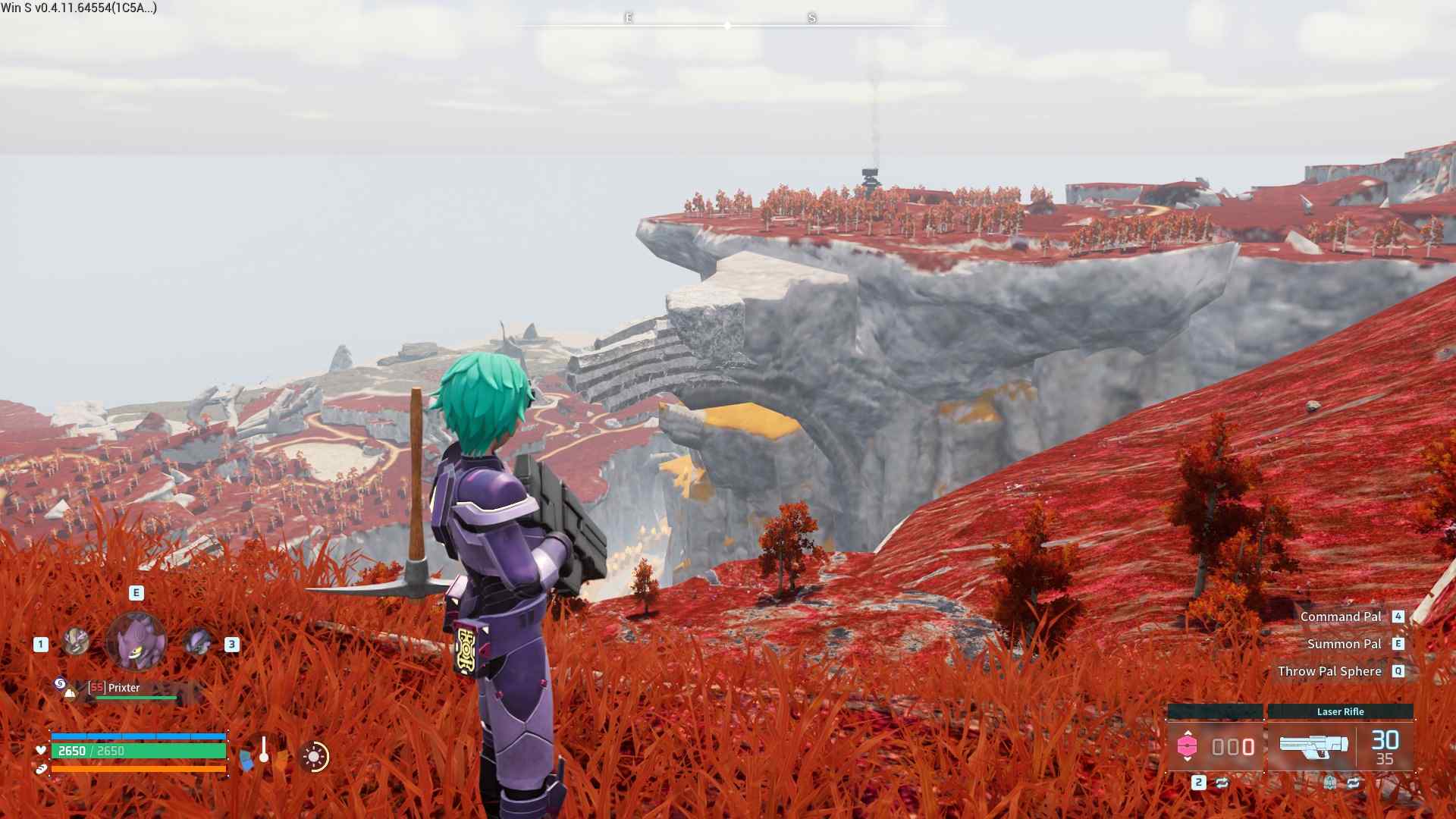Expand the Command Pal option

coord(1339,617)
